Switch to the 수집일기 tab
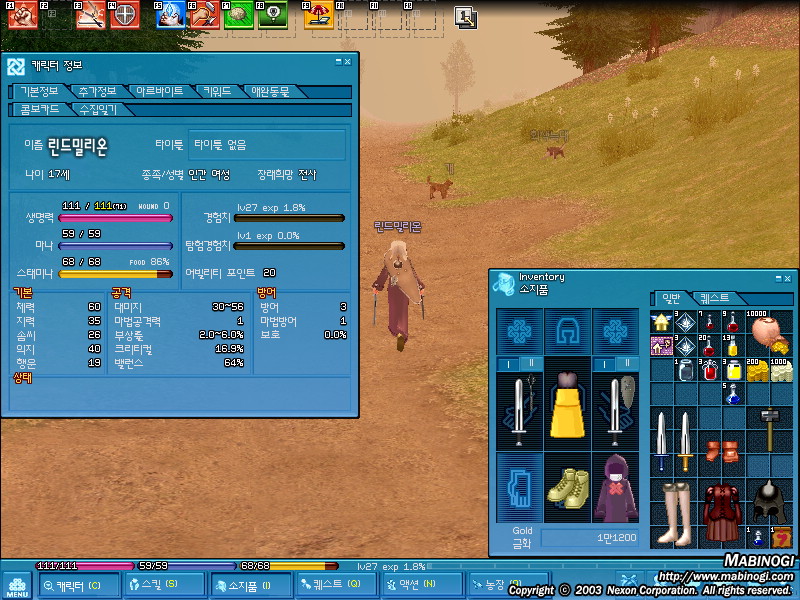This screenshot has width=800, height=600. pos(98,109)
